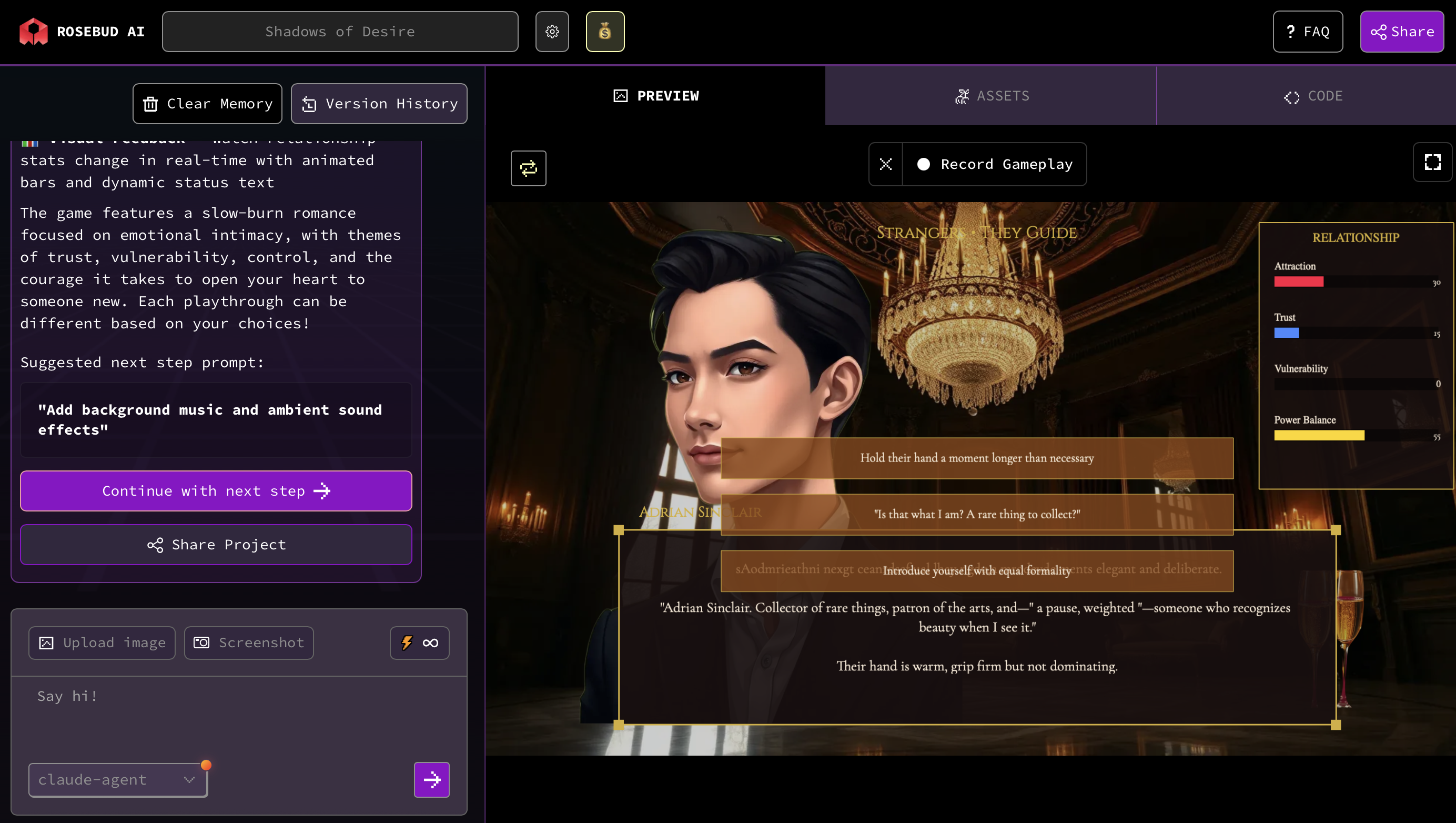Choose "Hold their hand a moment longer than necessary"
The width and height of the screenshot is (1456, 823).
point(977,458)
